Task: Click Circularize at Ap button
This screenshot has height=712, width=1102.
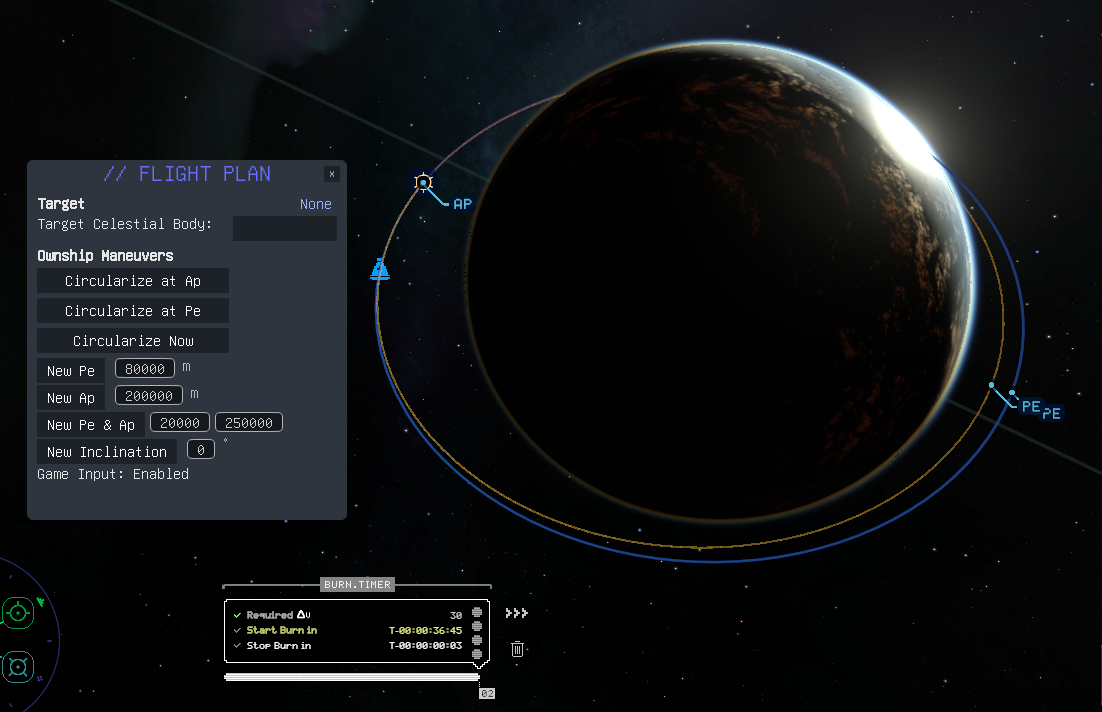Action: [133, 281]
